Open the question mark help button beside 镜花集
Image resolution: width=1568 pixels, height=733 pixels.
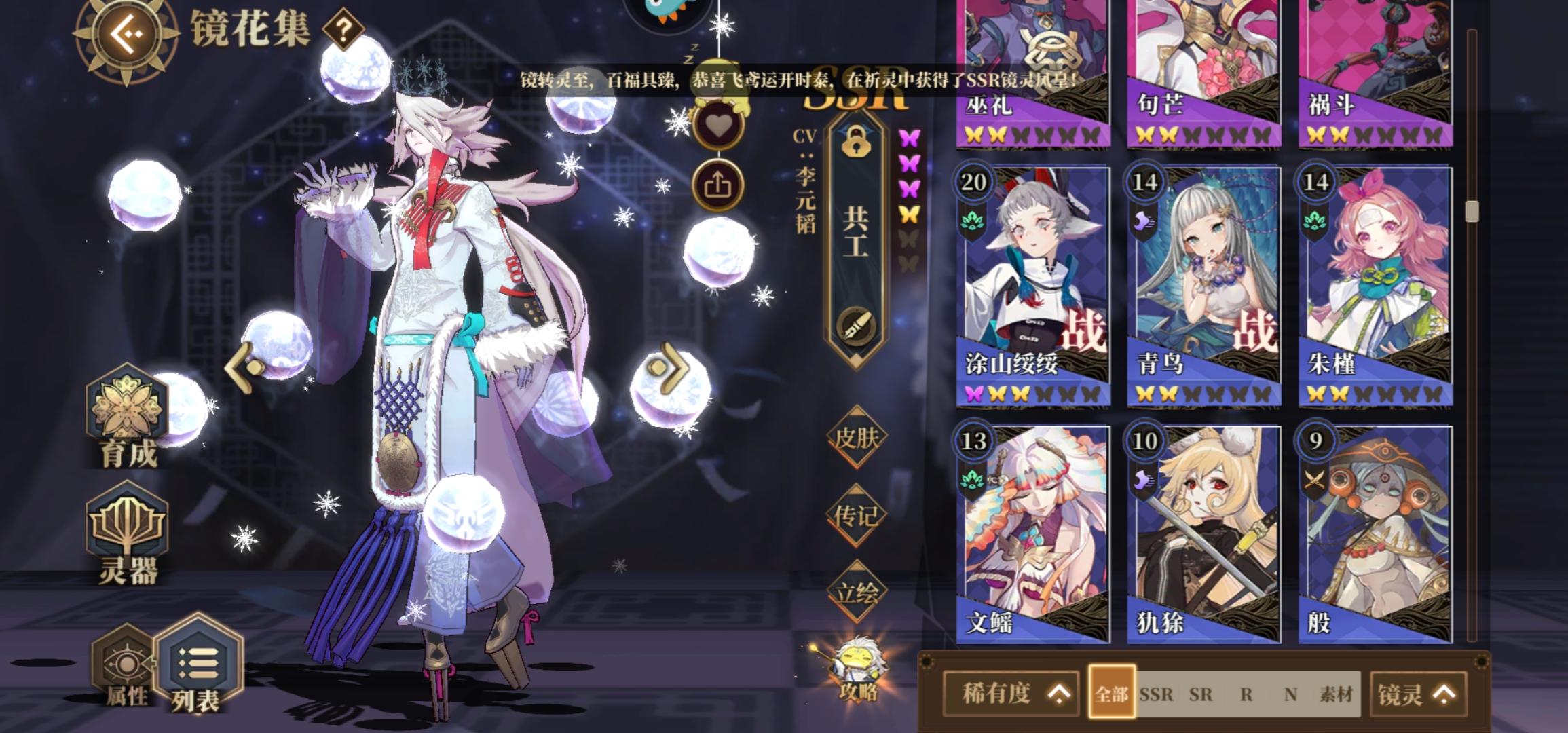pyautogui.click(x=343, y=28)
